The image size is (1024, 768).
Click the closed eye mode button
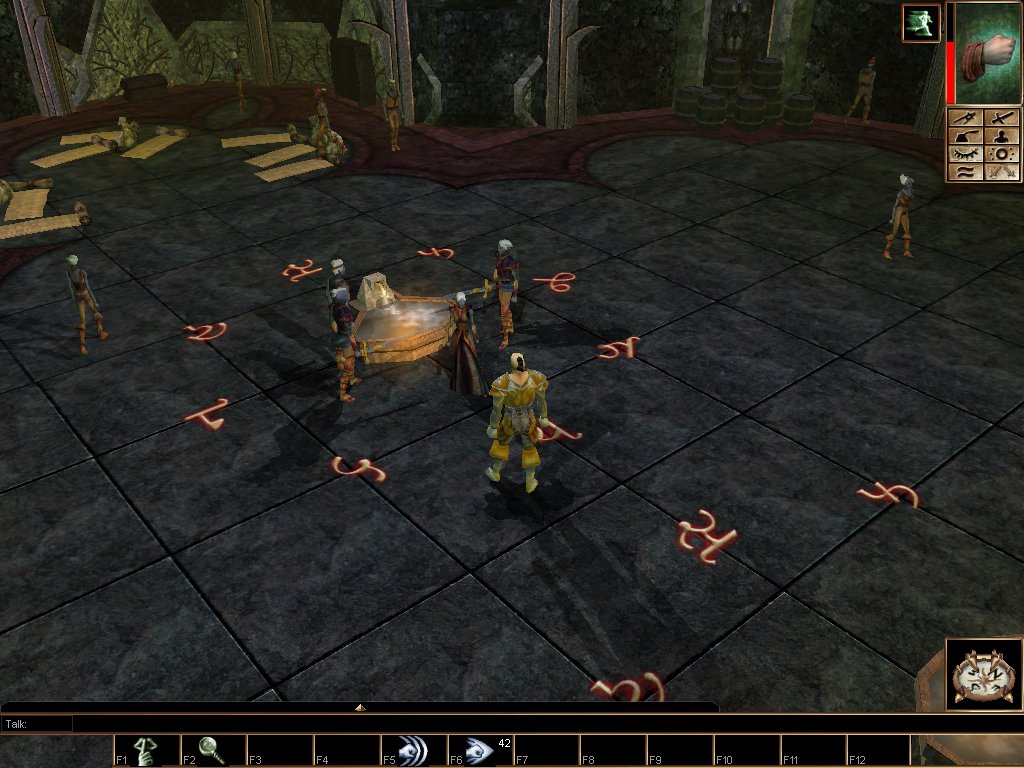[x=964, y=154]
